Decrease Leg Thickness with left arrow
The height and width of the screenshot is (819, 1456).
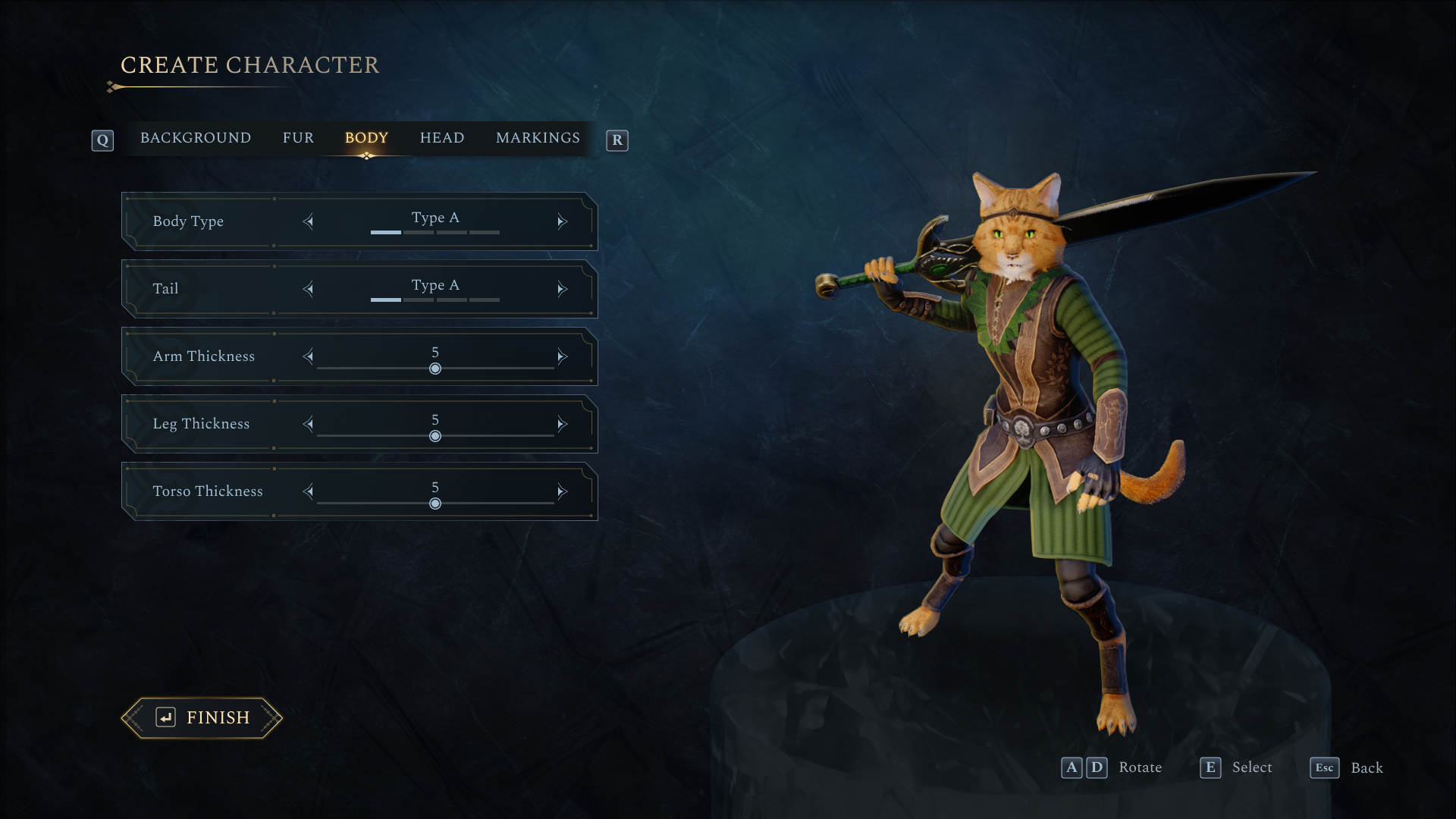(x=308, y=424)
